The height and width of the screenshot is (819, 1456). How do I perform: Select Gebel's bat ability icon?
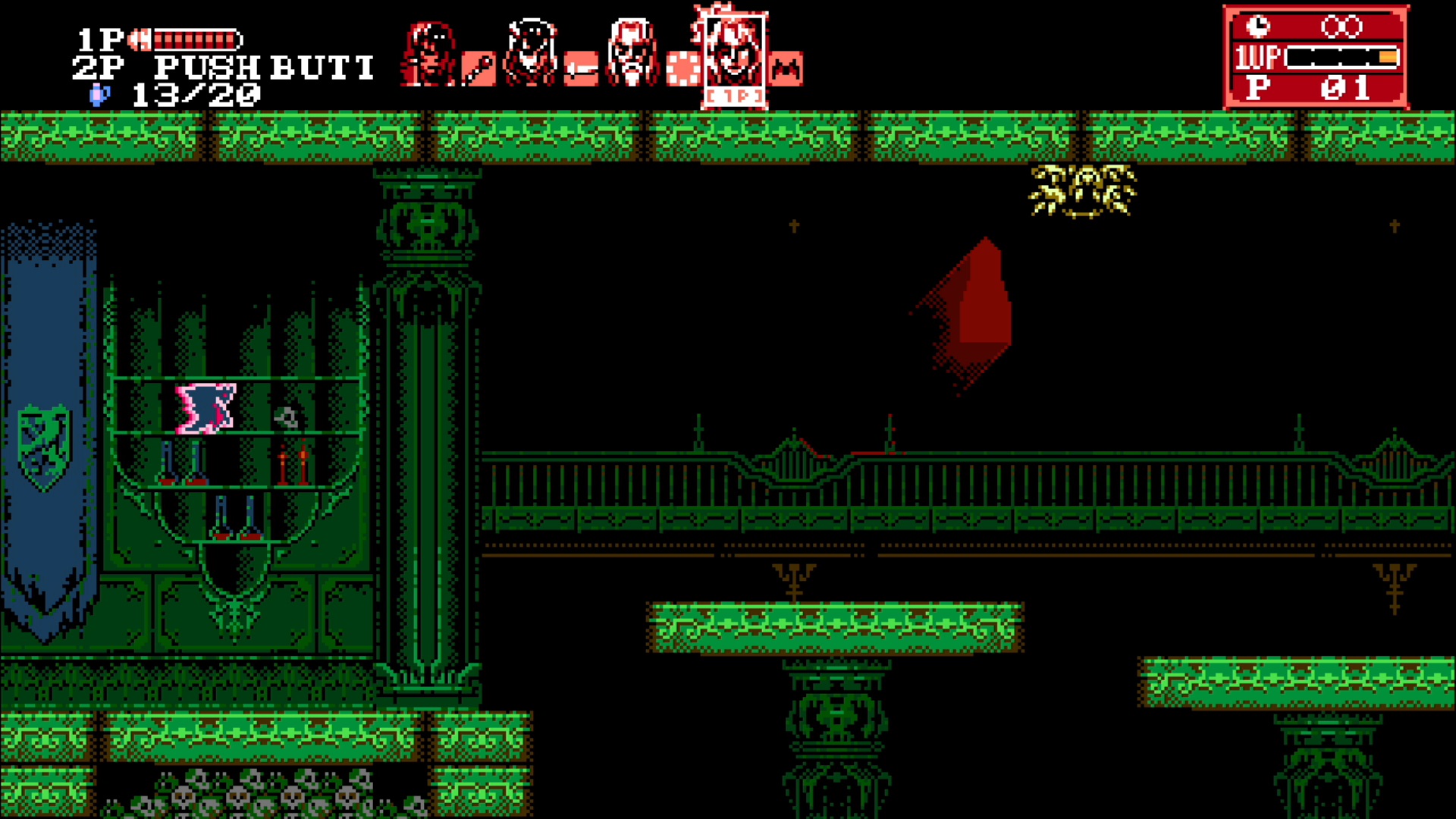click(786, 69)
